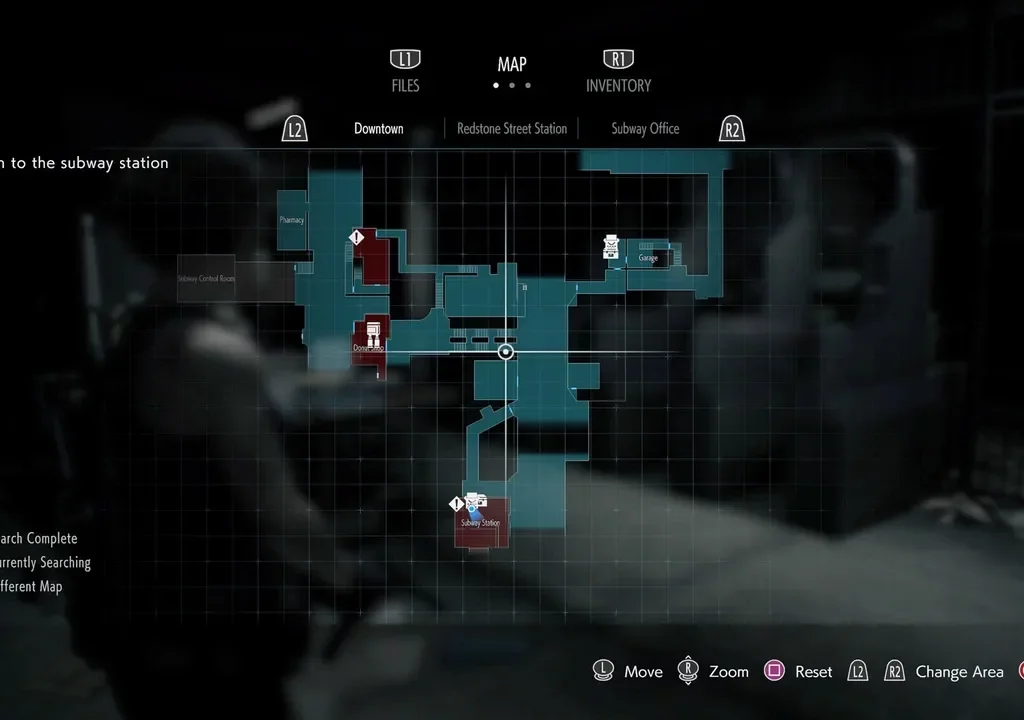Select the MAP heading
Viewport: 1024px width, 720px height.
512,65
